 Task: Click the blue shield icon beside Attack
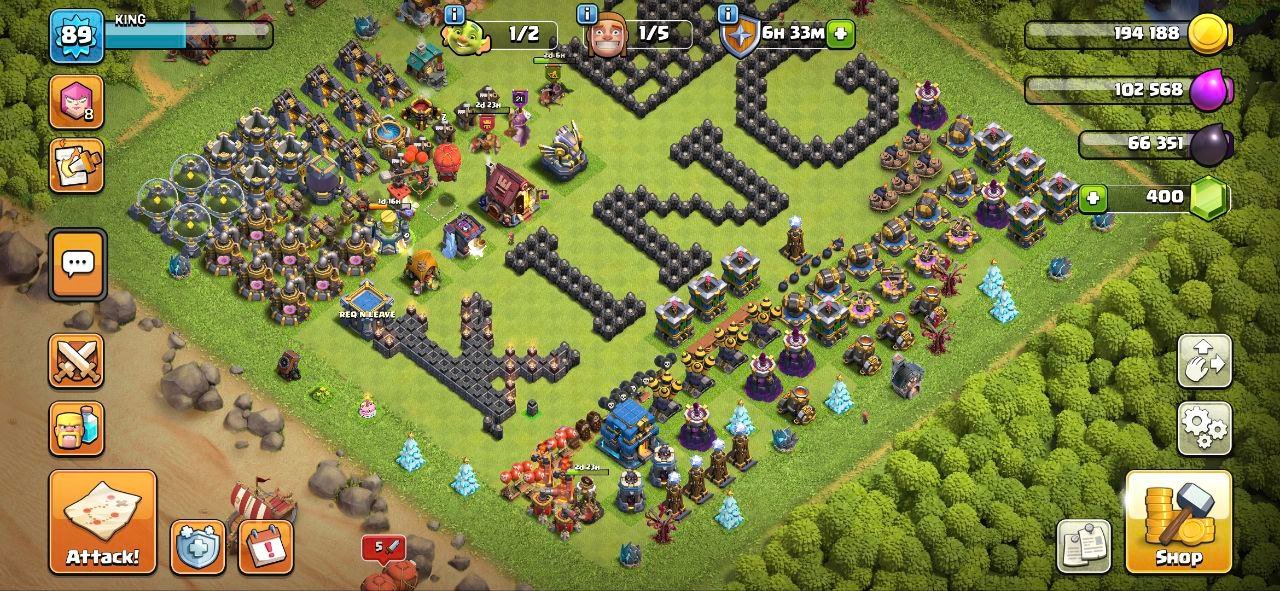(197, 547)
